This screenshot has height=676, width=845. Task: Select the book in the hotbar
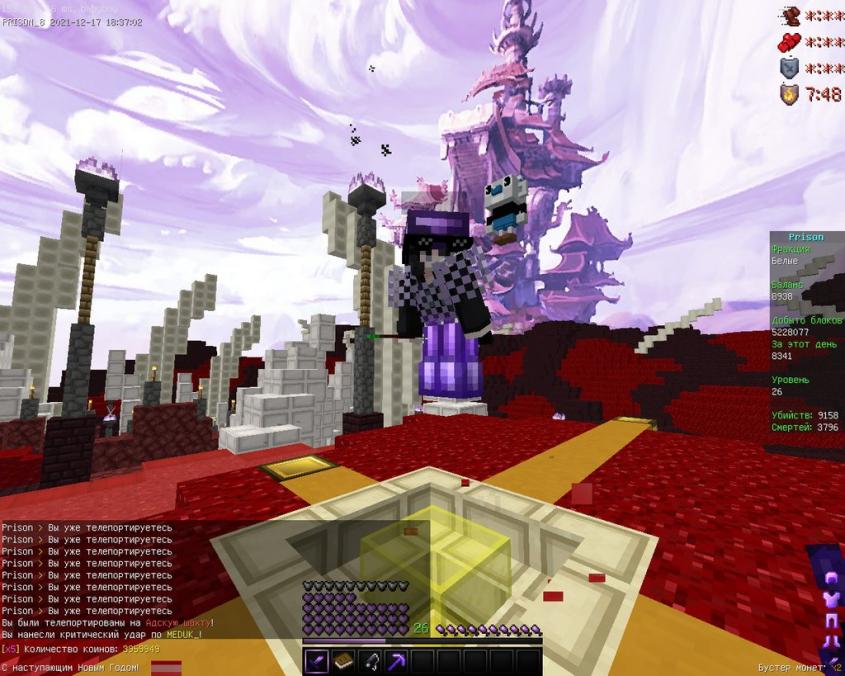click(x=343, y=661)
